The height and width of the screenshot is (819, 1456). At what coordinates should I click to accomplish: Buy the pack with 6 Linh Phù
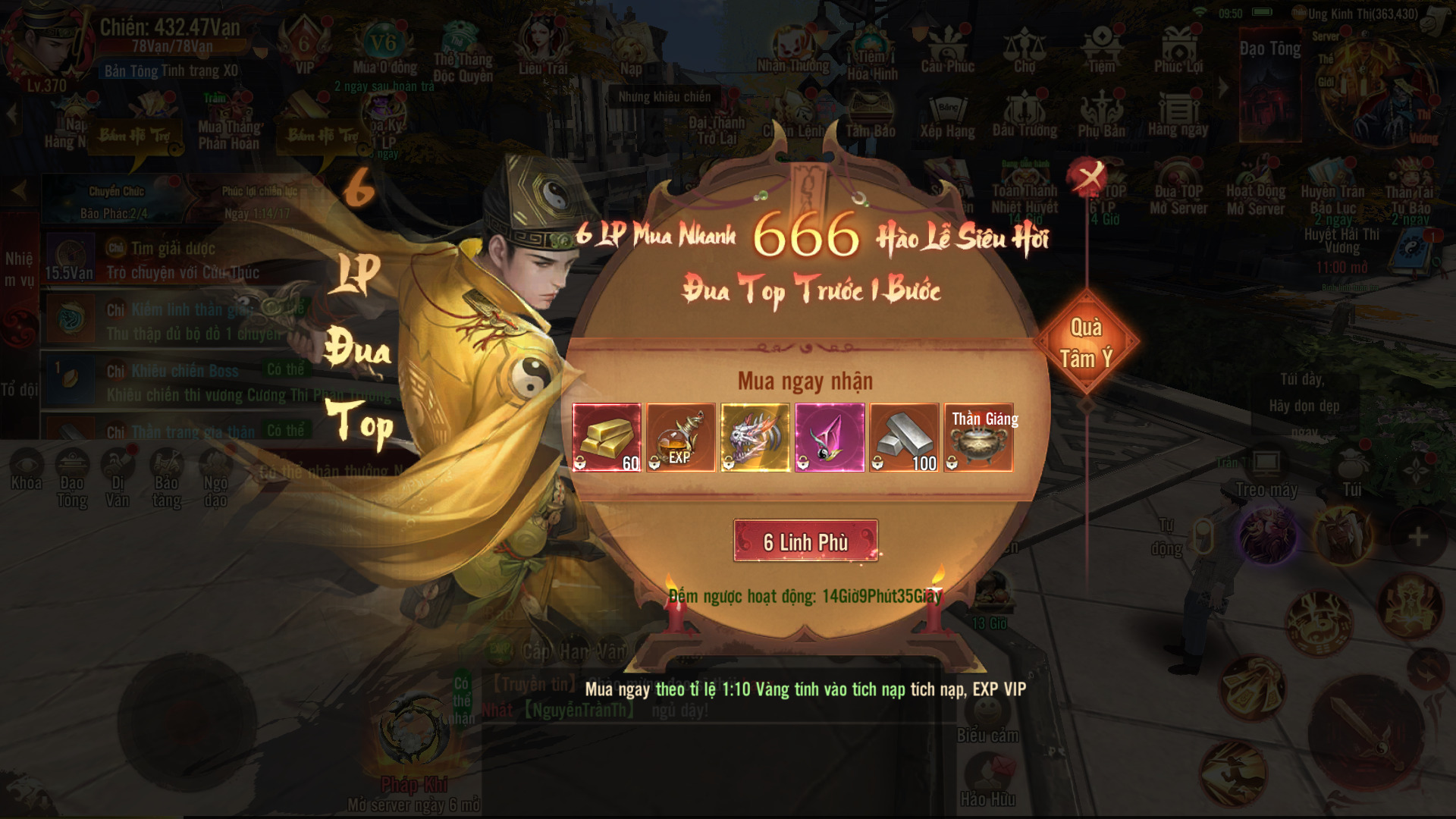(805, 541)
